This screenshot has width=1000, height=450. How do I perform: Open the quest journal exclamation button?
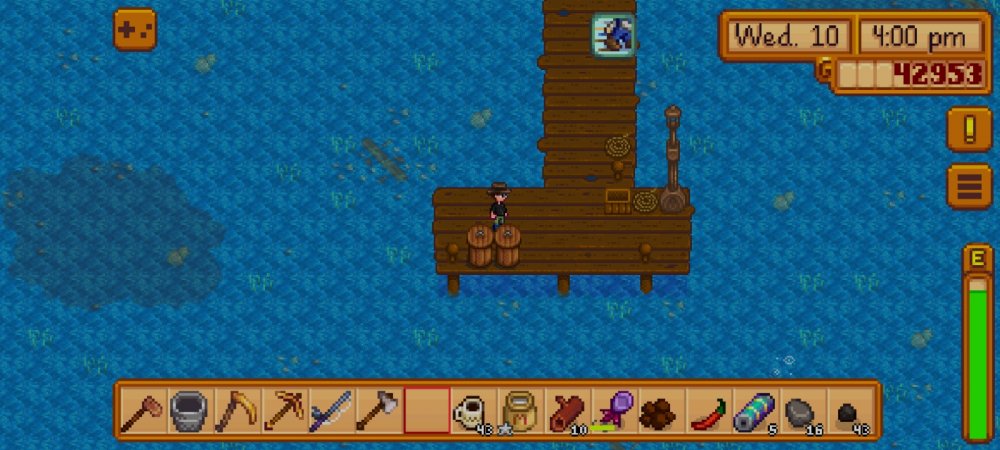click(x=969, y=129)
